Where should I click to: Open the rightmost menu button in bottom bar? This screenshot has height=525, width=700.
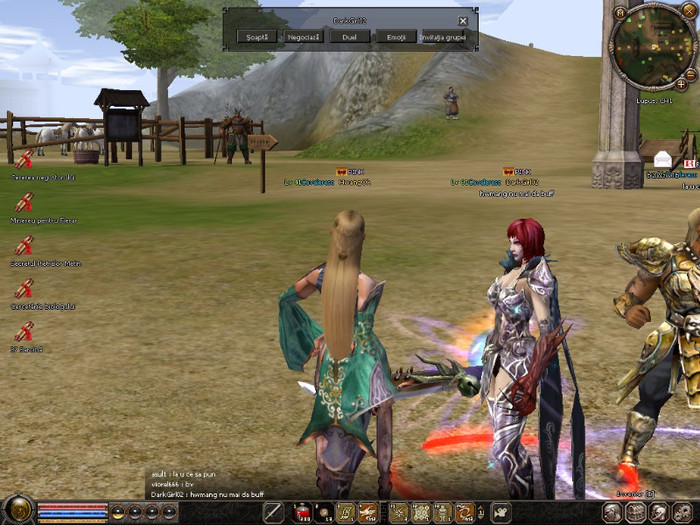point(687,513)
